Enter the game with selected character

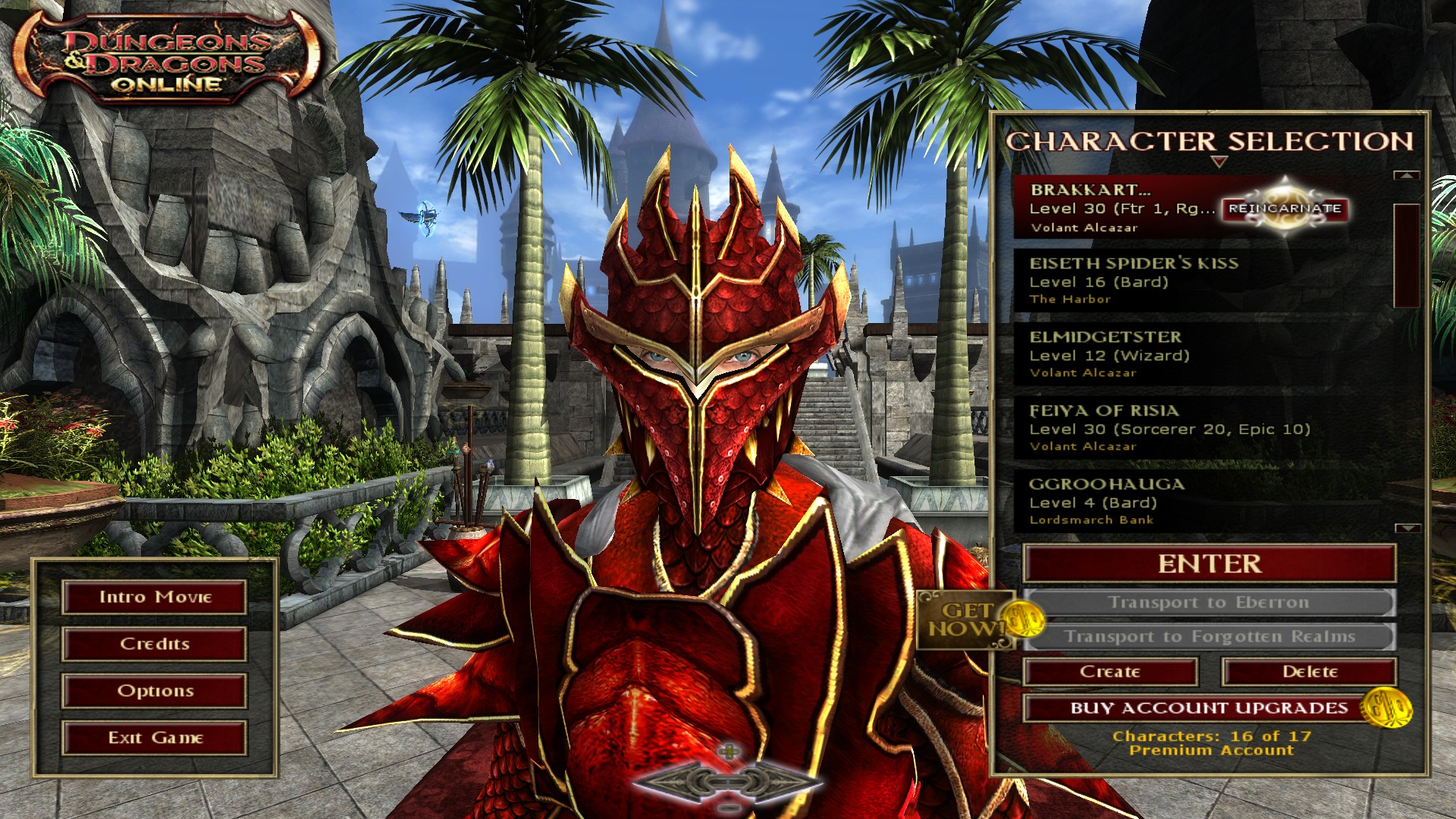click(x=1210, y=564)
